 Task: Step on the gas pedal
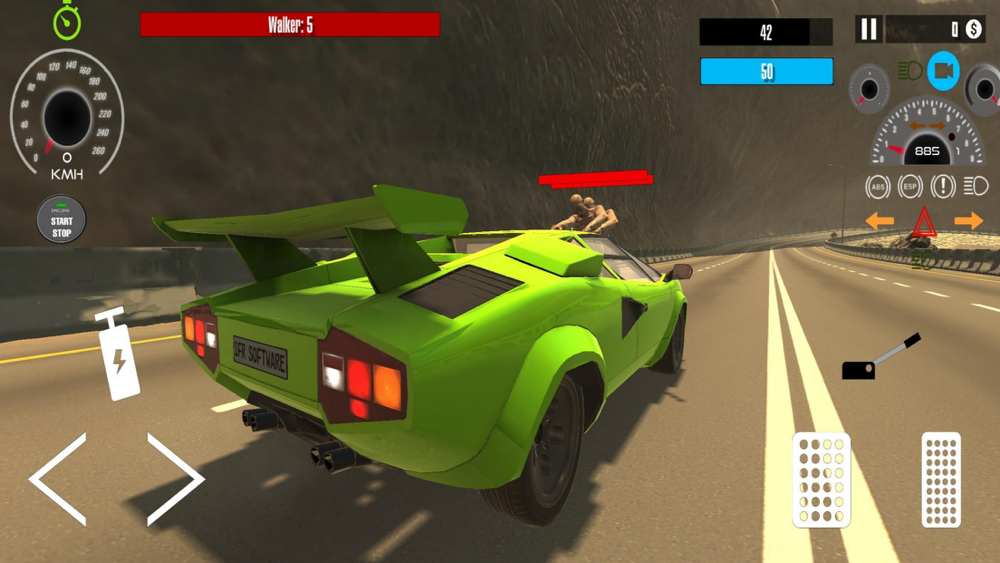940,480
